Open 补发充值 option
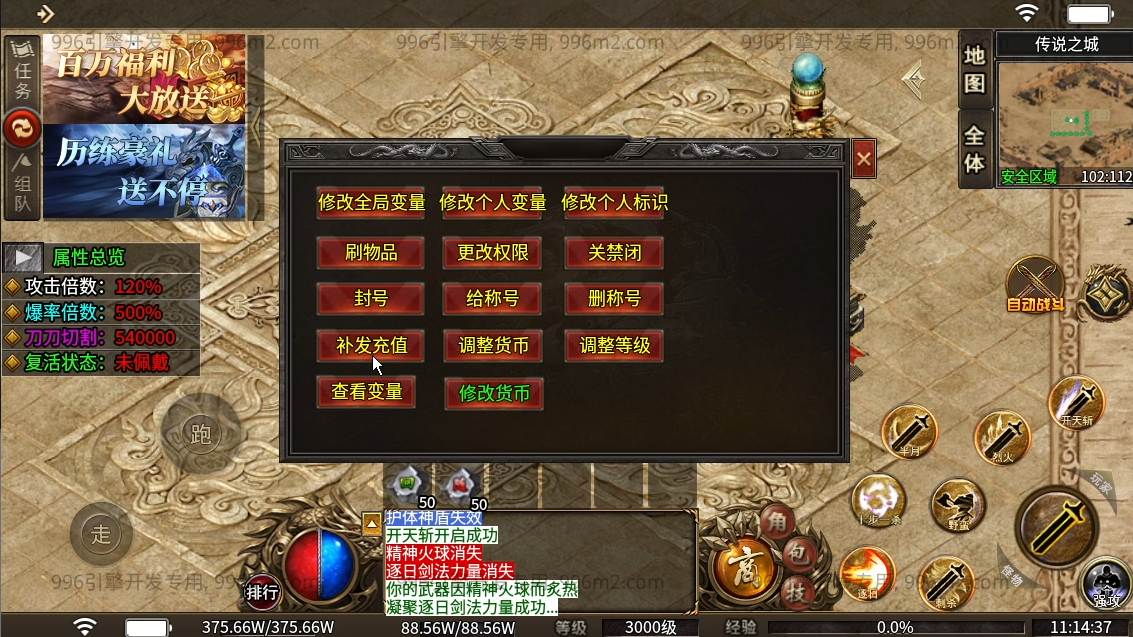 pos(371,346)
